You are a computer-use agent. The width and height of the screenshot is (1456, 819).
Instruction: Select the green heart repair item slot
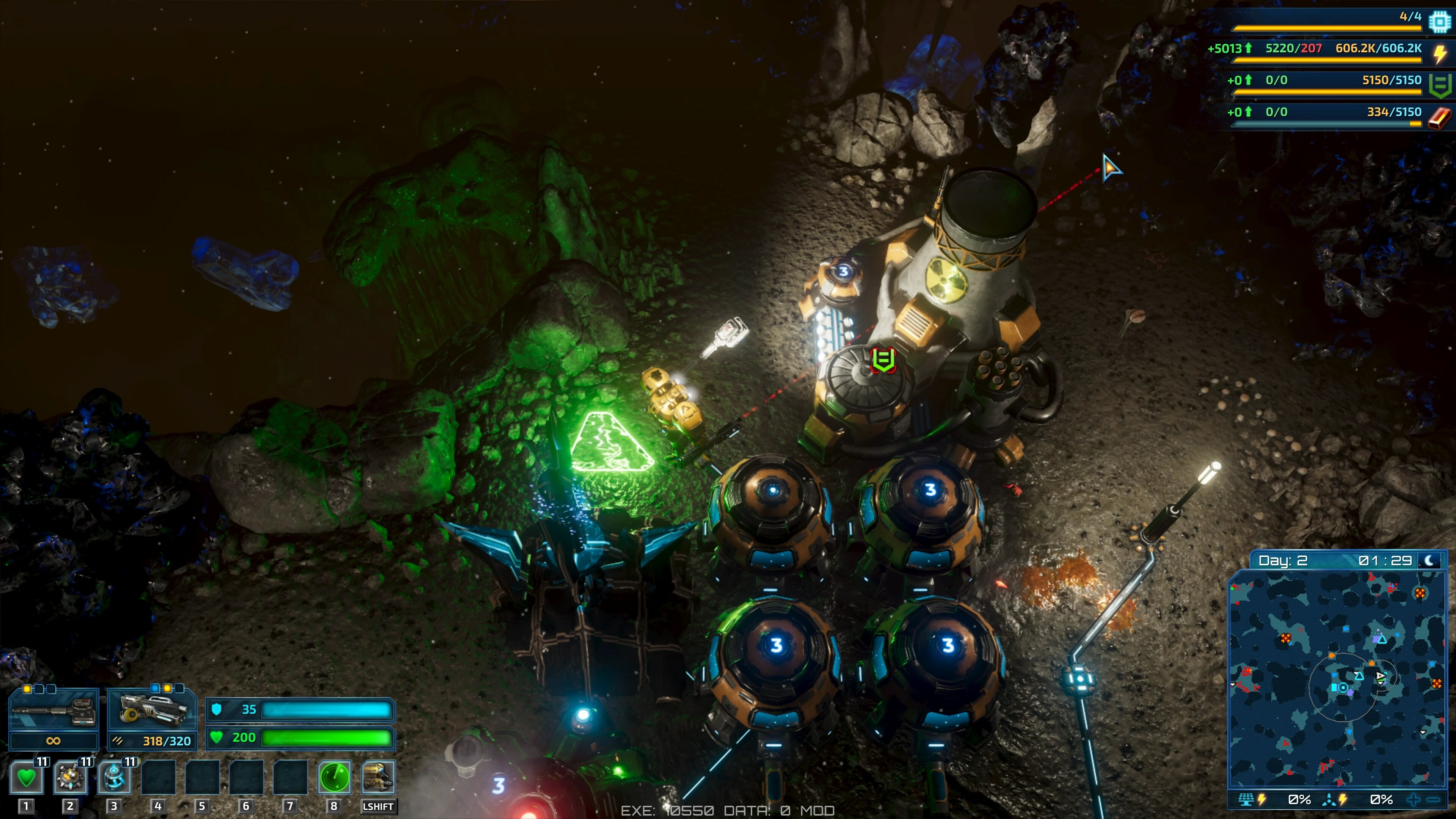coord(26,778)
